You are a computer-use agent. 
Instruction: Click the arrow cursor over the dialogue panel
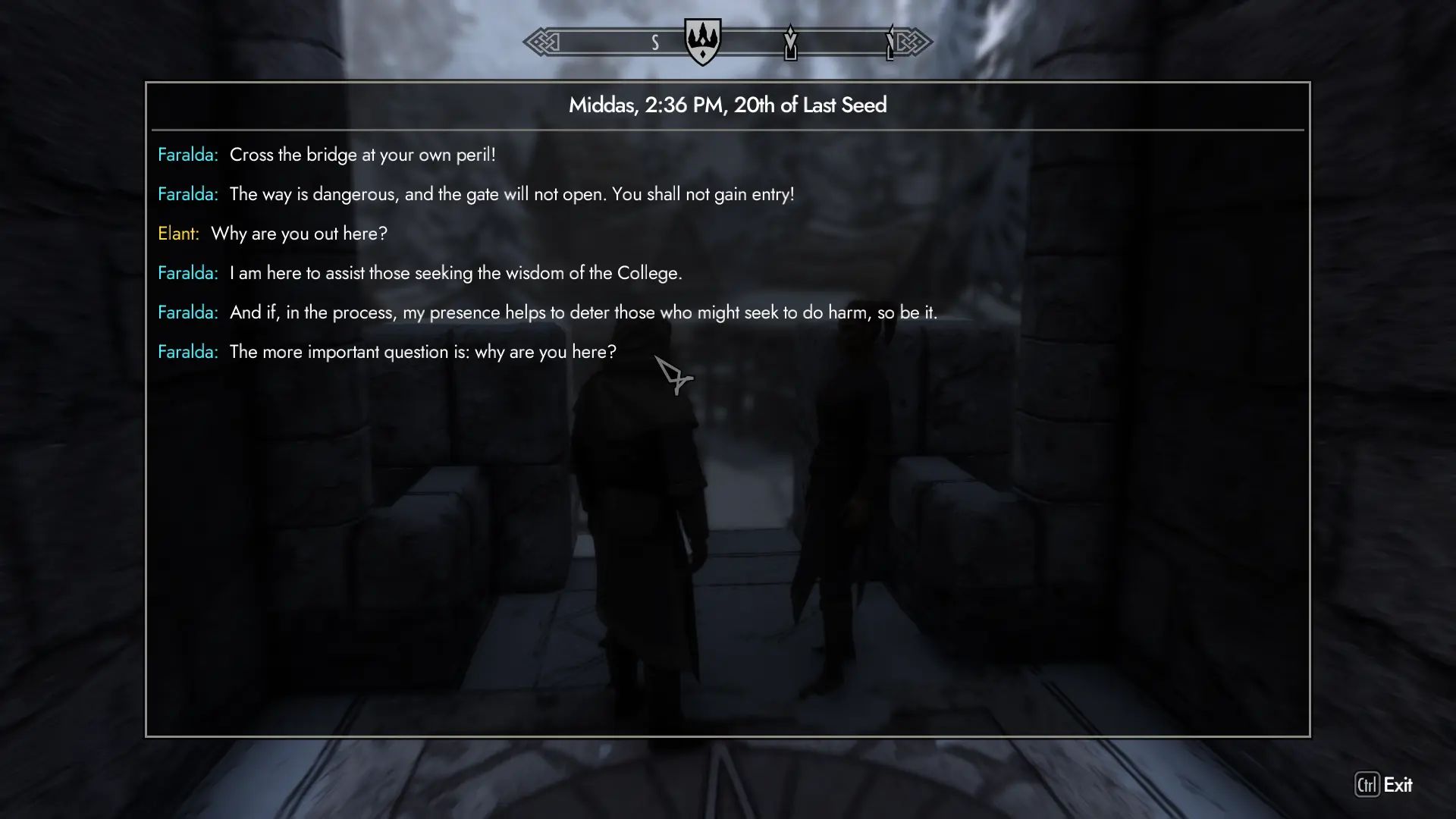(x=674, y=377)
